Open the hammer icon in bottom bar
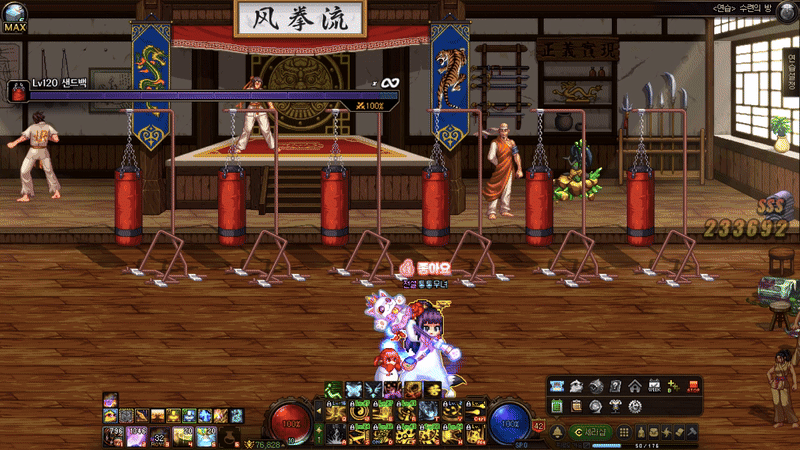This screenshot has width=800, height=450. pyautogui.click(x=691, y=432)
